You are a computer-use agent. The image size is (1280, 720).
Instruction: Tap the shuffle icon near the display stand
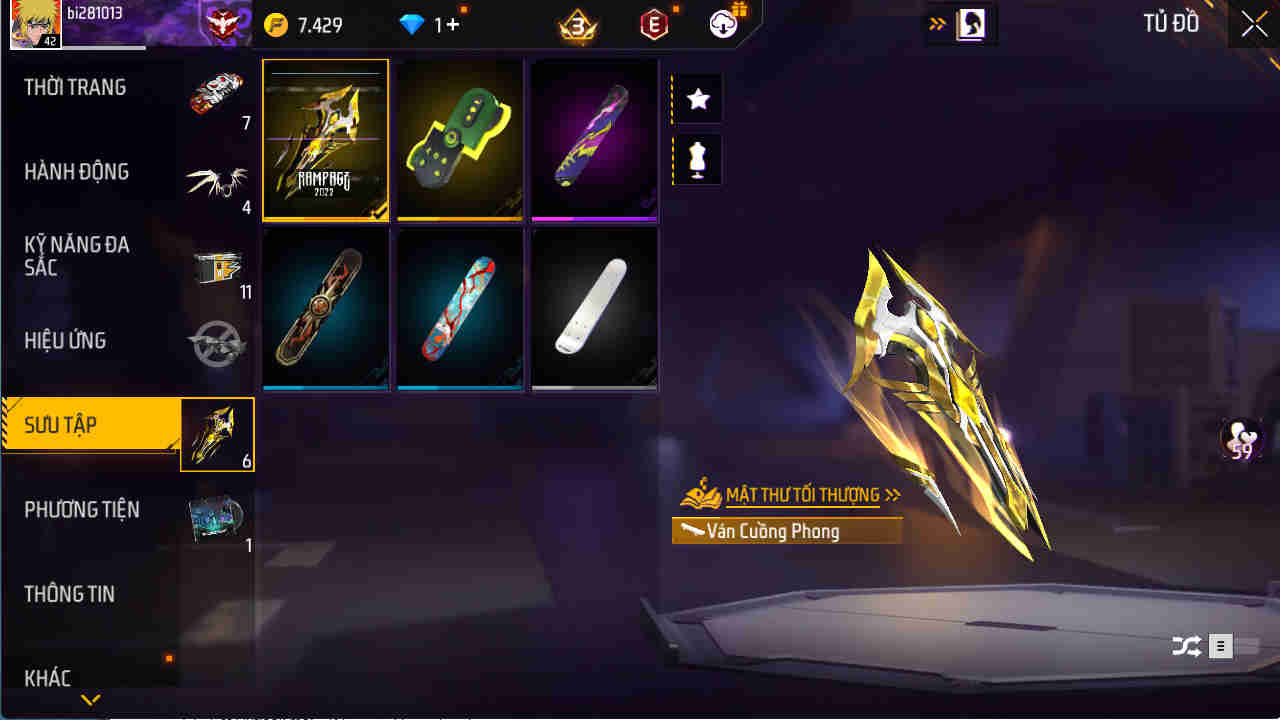(1188, 646)
